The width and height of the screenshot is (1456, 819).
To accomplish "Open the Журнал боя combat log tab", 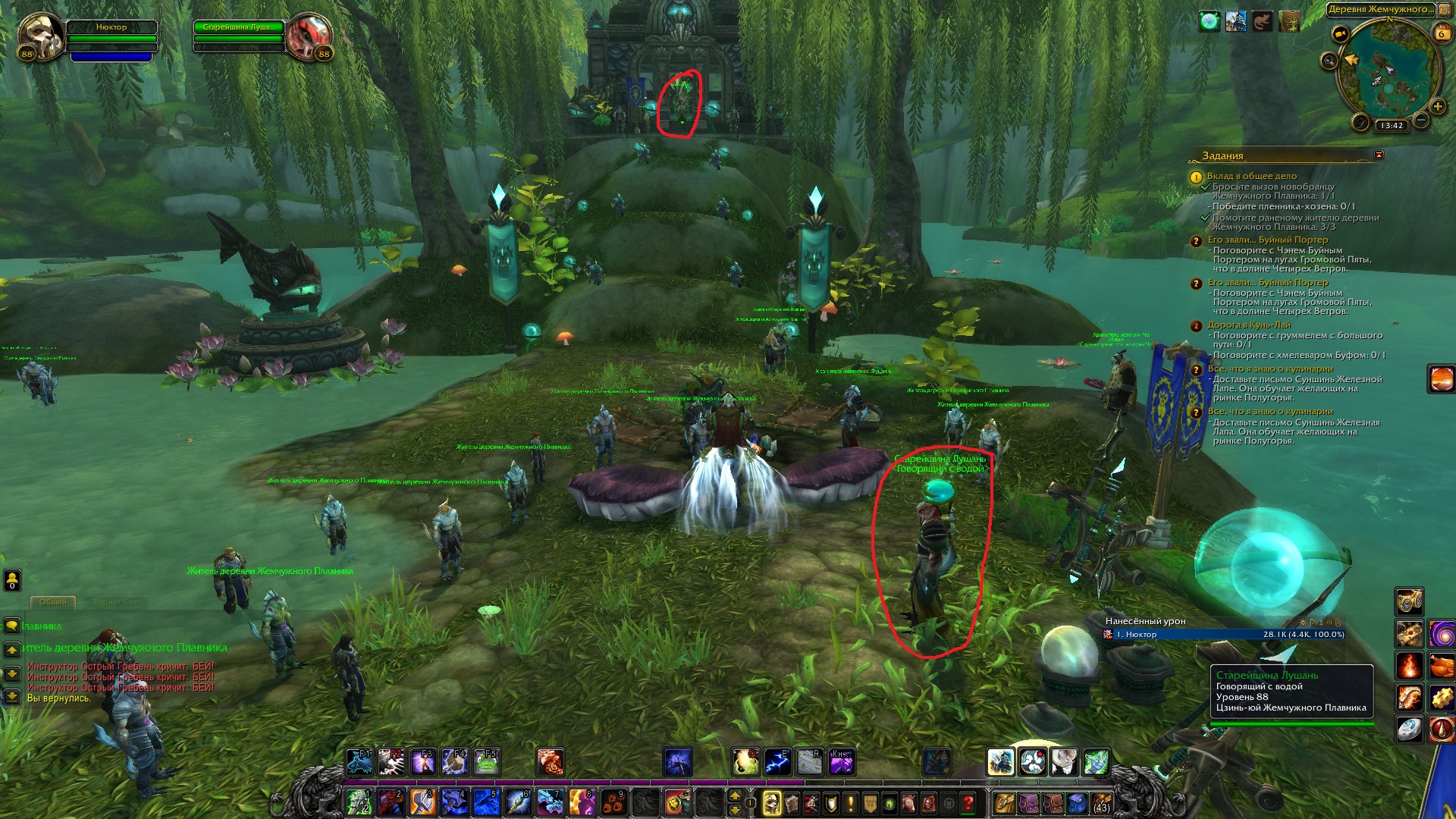I will click(115, 602).
